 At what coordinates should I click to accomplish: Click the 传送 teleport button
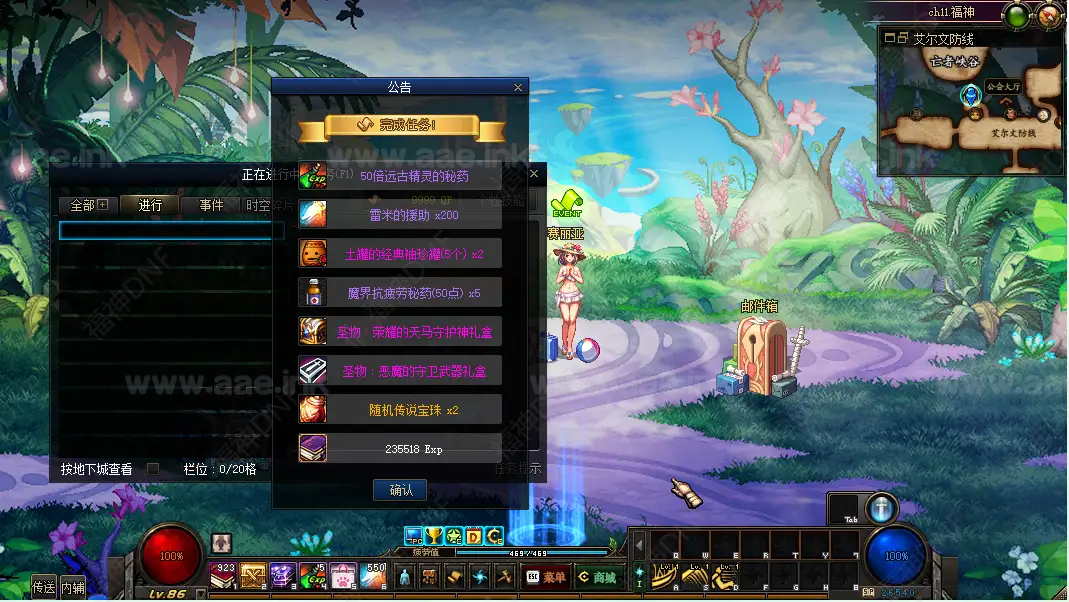44,587
